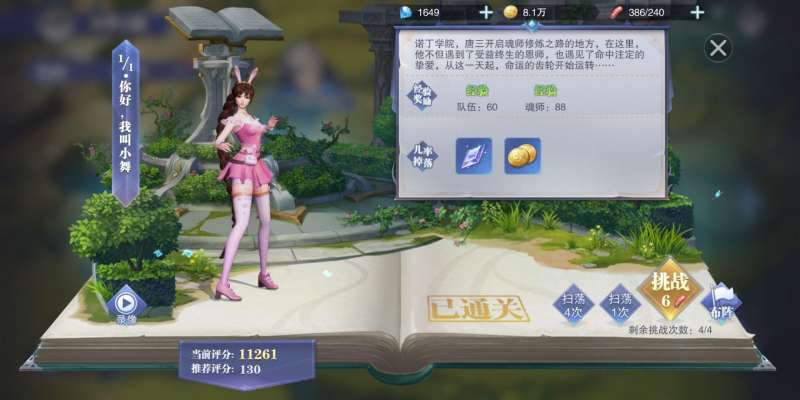Open the 布阵 formation setup
This screenshot has width=800, height=400.
(721, 303)
